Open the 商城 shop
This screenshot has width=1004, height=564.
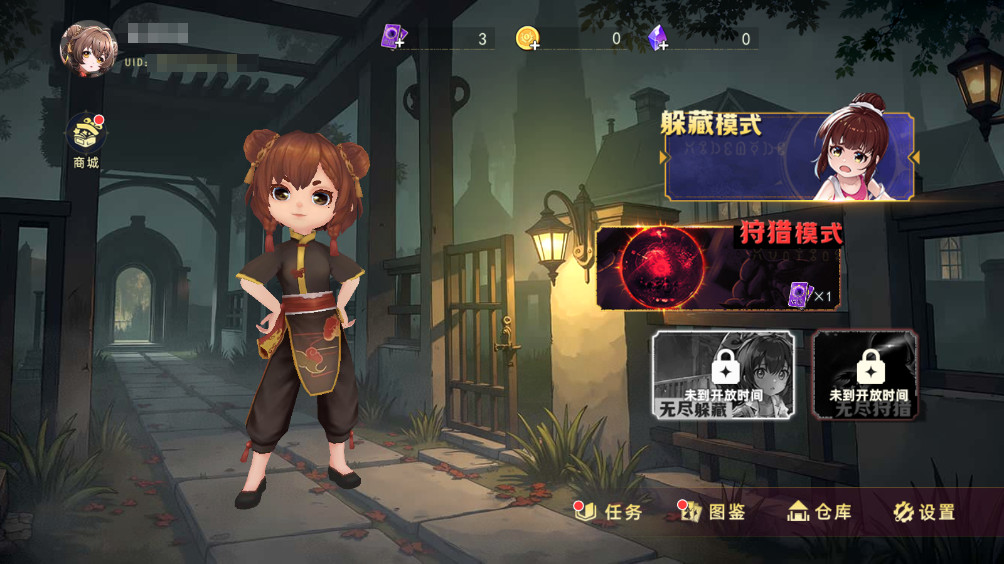(x=86, y=140)
